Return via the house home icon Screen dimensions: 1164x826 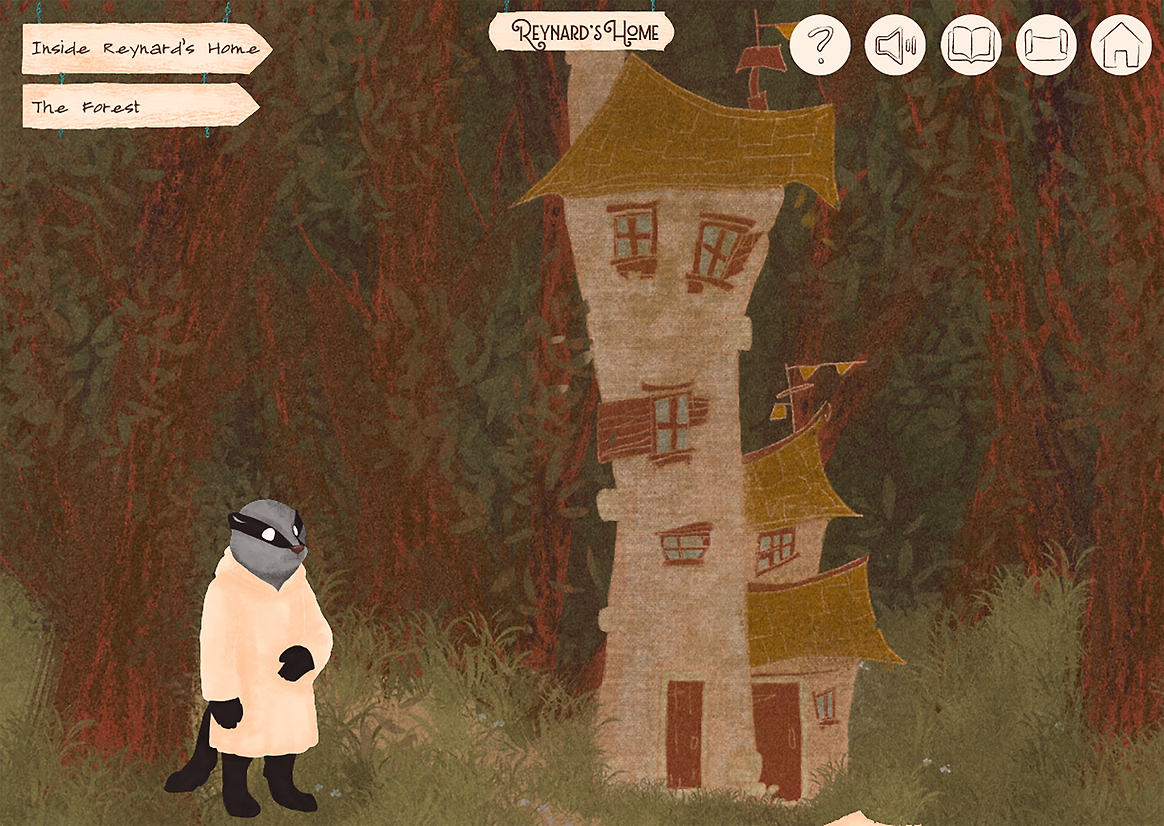[x=1121, y=45]
